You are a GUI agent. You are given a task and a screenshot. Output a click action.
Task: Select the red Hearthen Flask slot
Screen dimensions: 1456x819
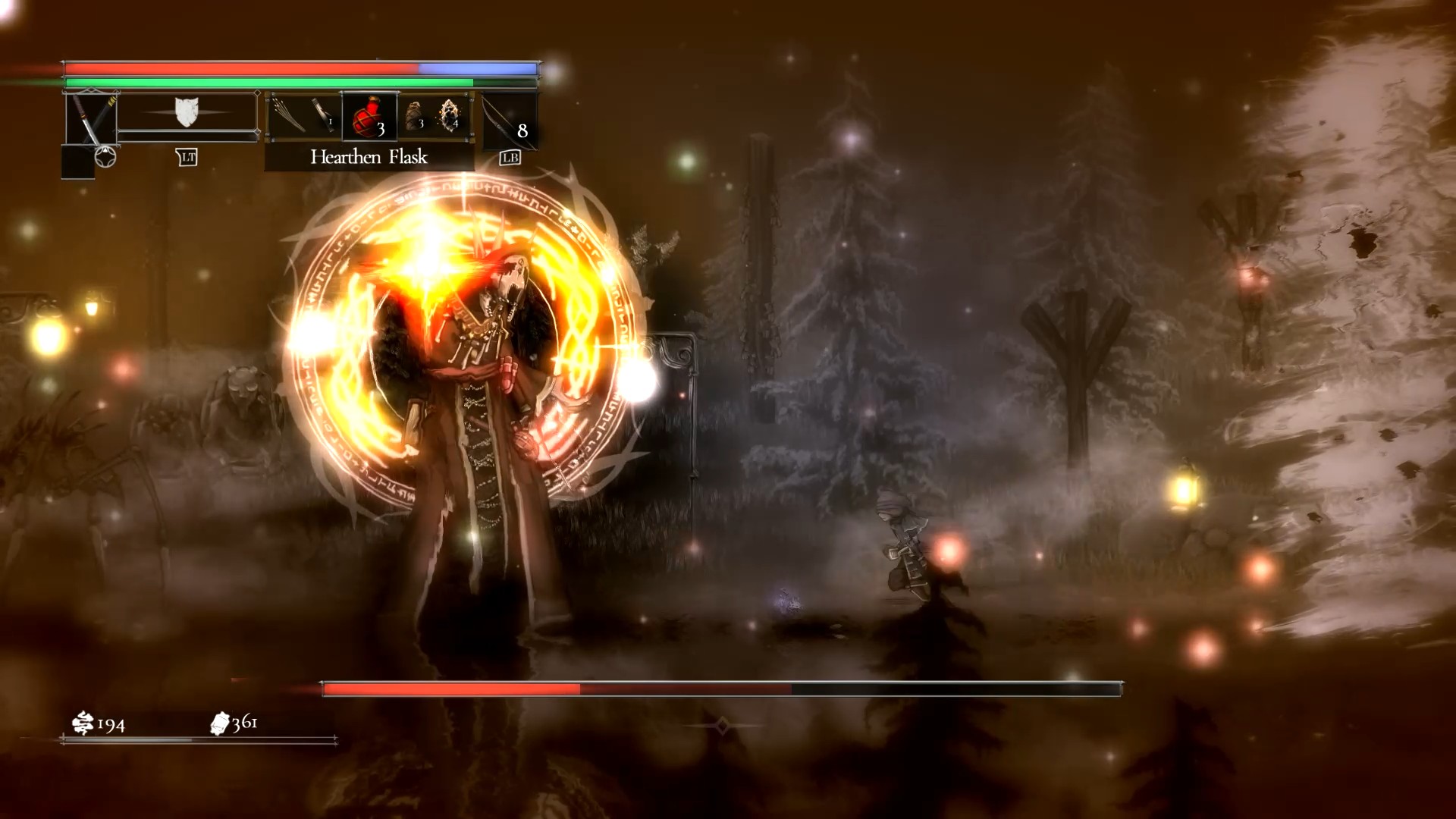pos(369,117)
